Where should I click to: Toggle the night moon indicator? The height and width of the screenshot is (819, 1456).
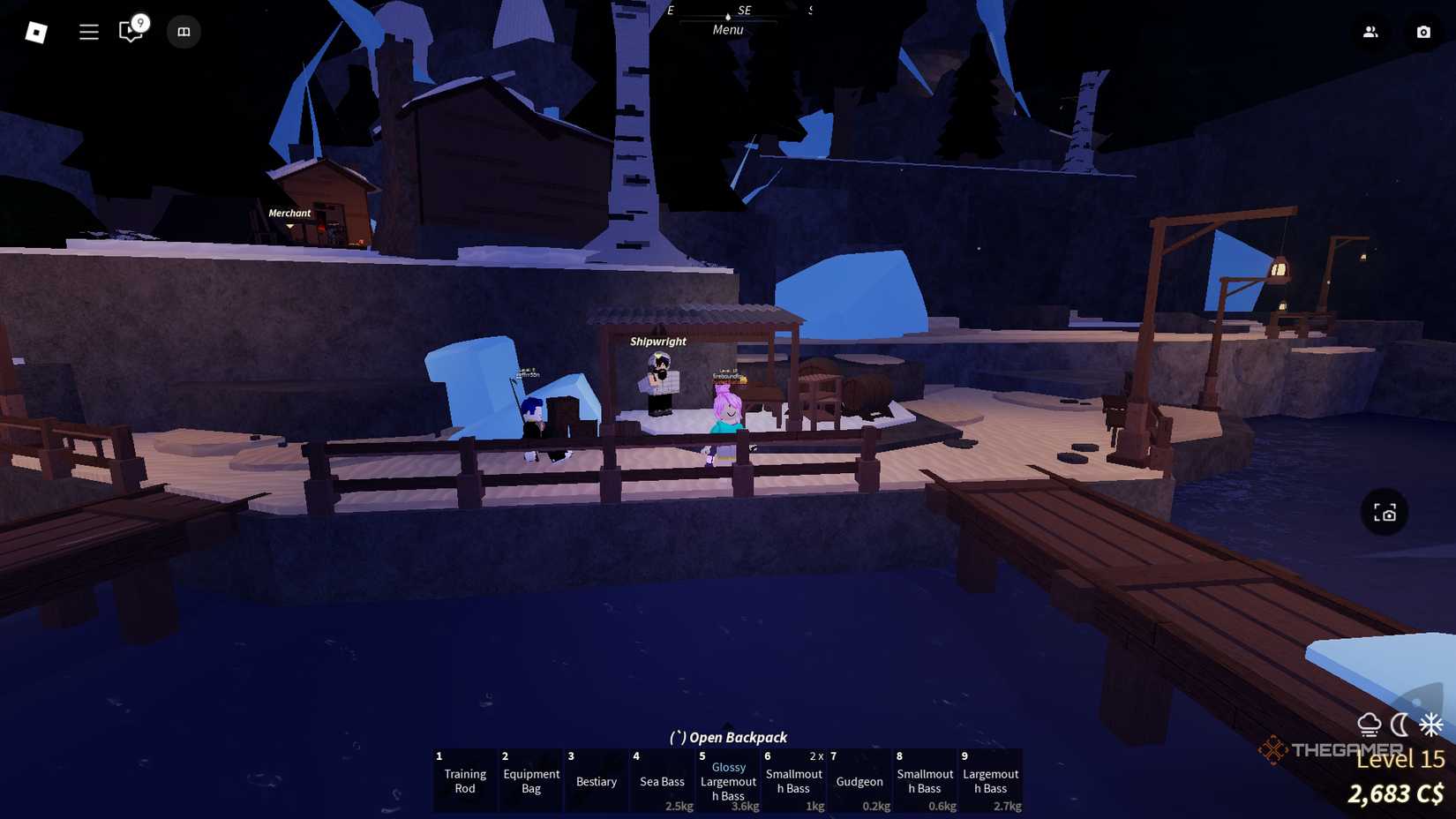tap(1399, 725)
